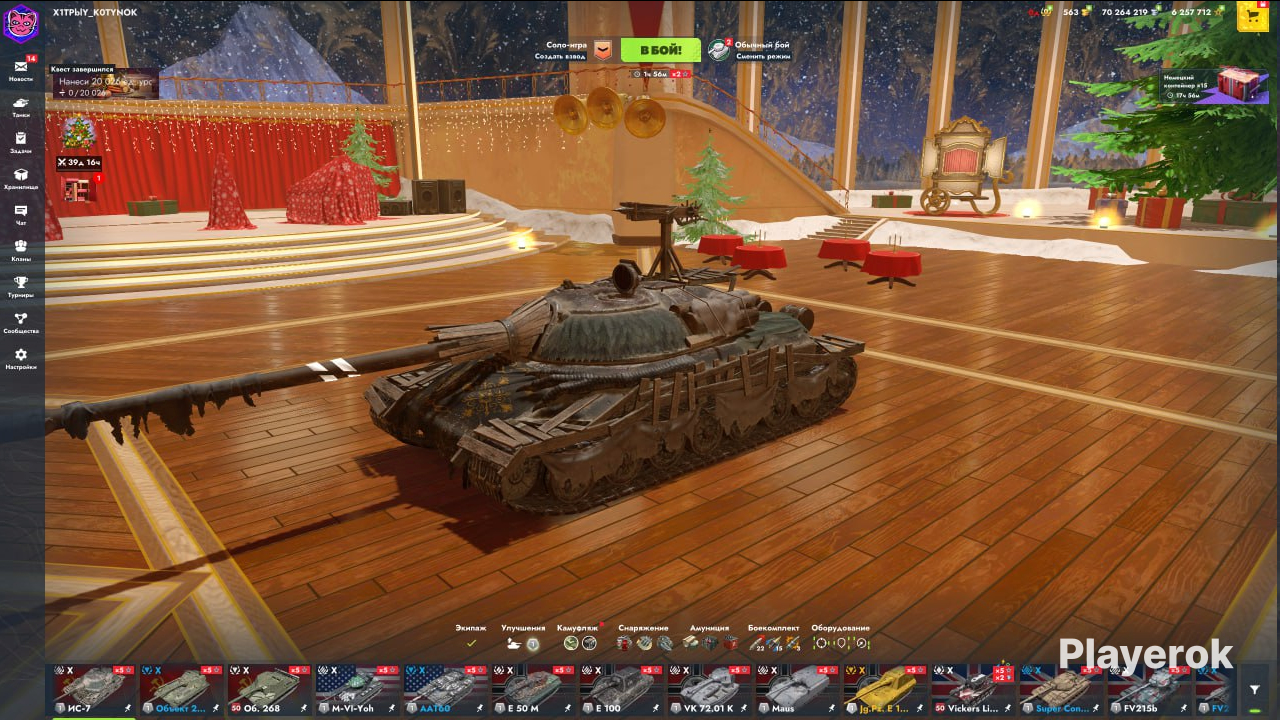1280x720 pixels.
Task: Open Настройки (Settings)
Action: pos(21,358)
